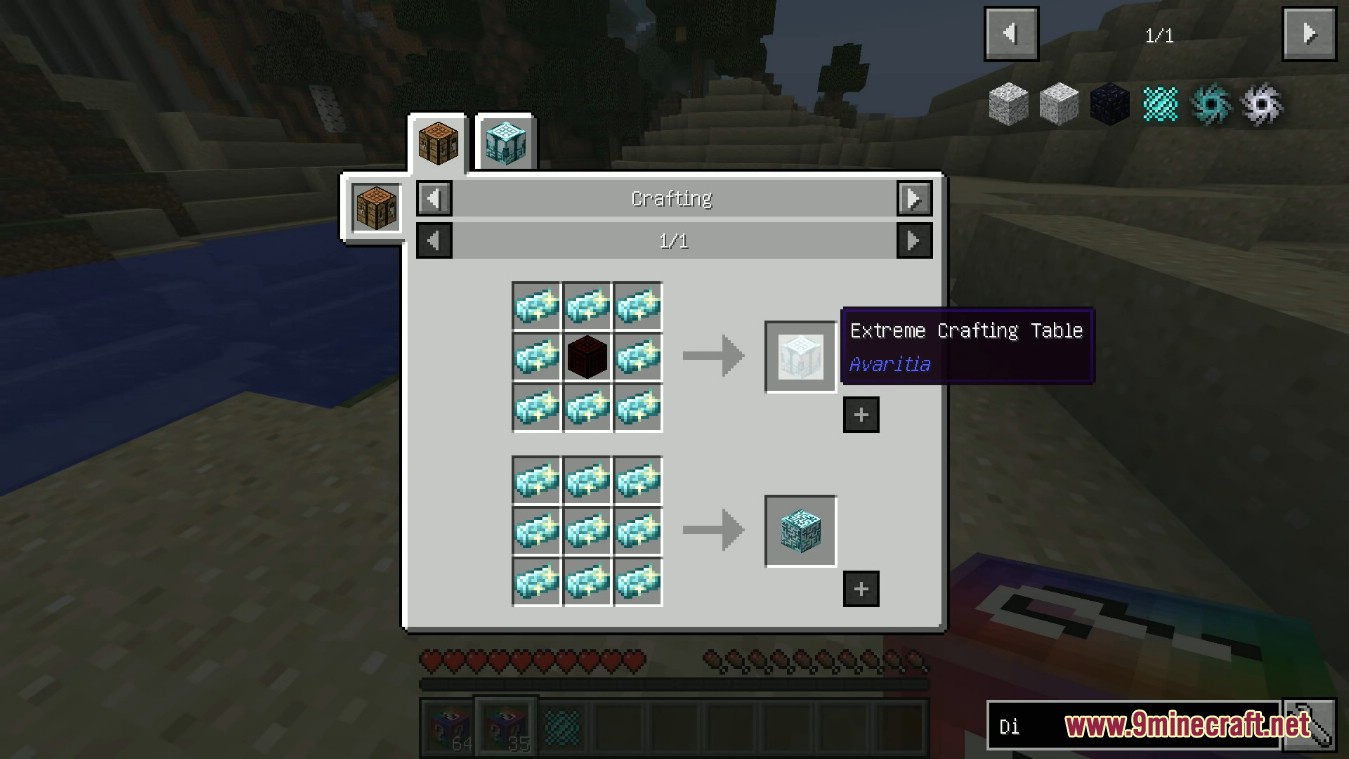Select the dark neutronium ingot in the grid
This screenshot has width=1349, height=759.
point(587,356)
